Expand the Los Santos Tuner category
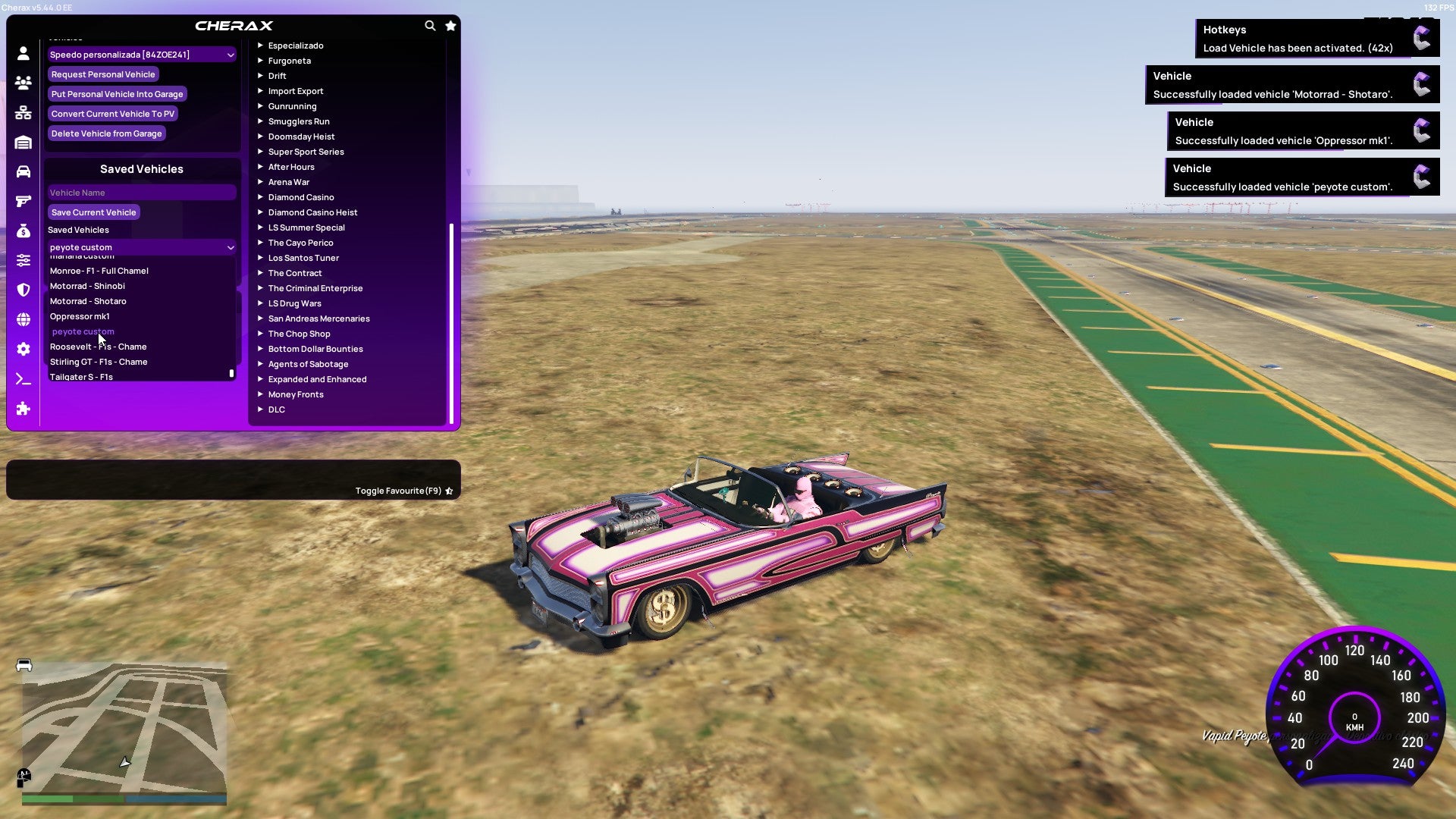 (303, 258)
